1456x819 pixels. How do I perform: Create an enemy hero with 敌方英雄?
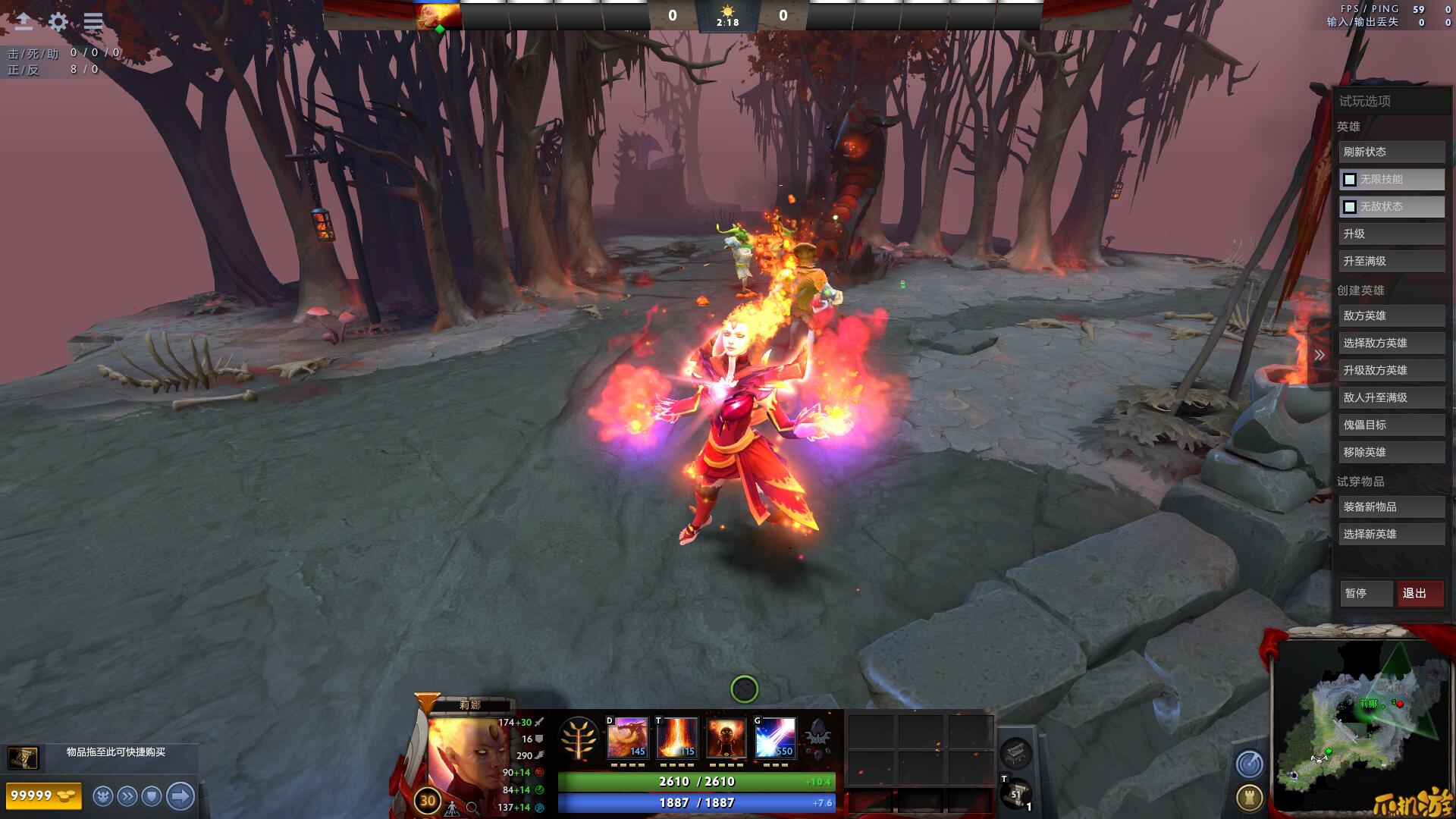[1391, 315]
